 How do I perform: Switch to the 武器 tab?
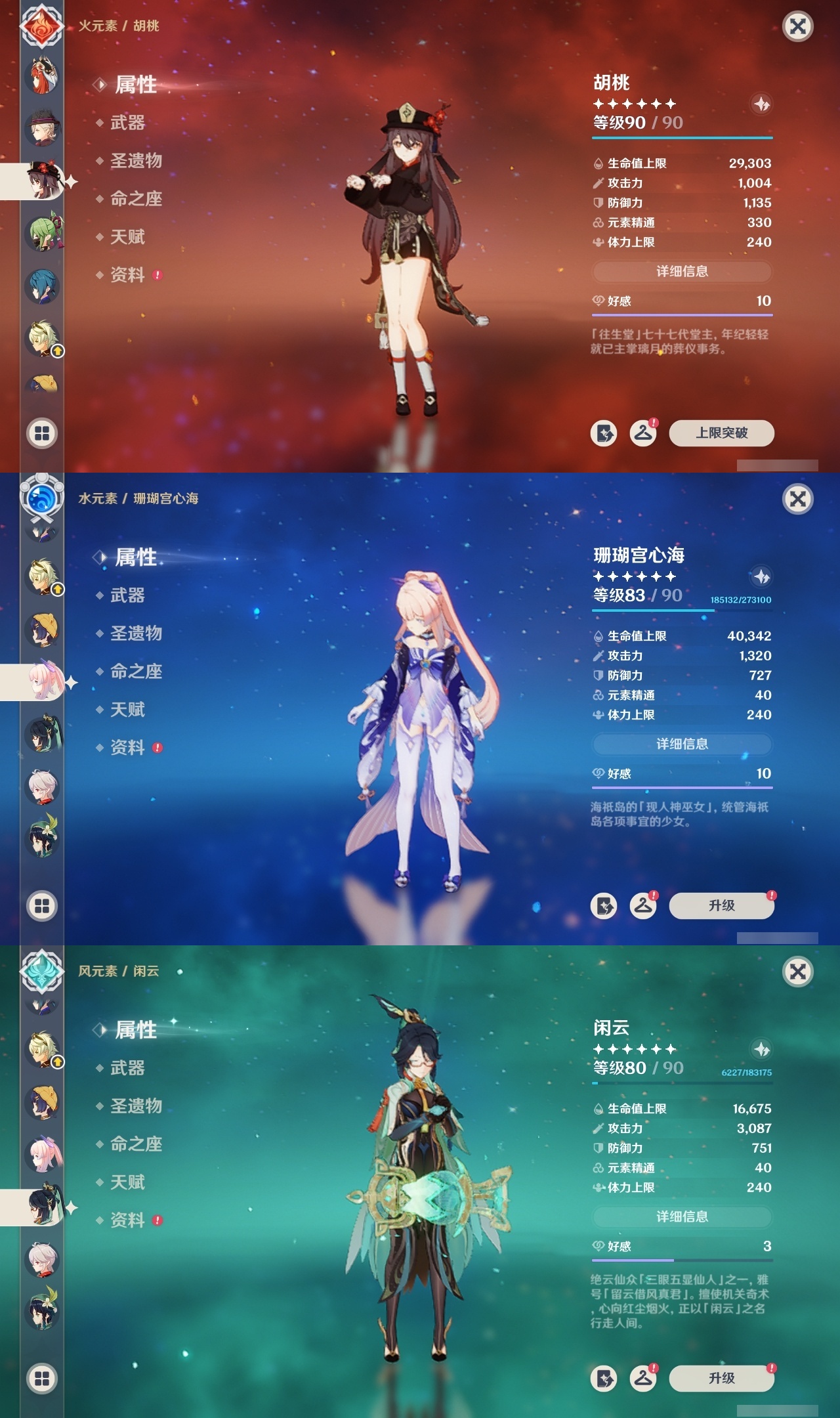pyautogui.click(x=128, y=123)
